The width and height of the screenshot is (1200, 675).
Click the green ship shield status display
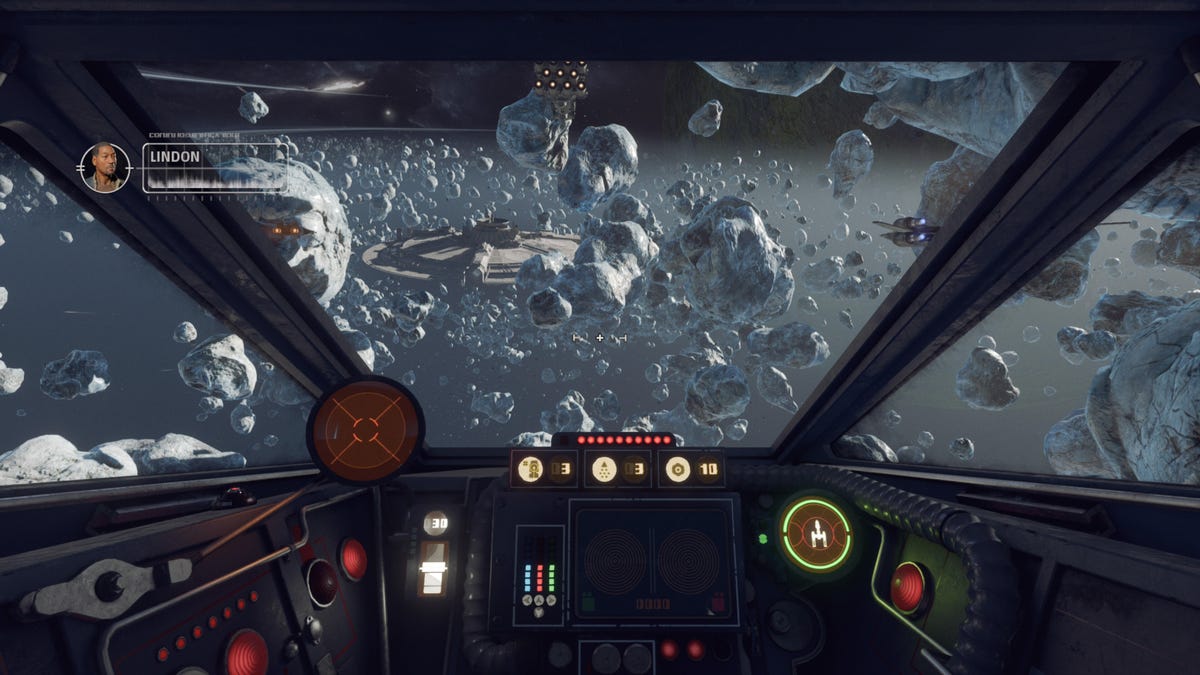[816, 535]
